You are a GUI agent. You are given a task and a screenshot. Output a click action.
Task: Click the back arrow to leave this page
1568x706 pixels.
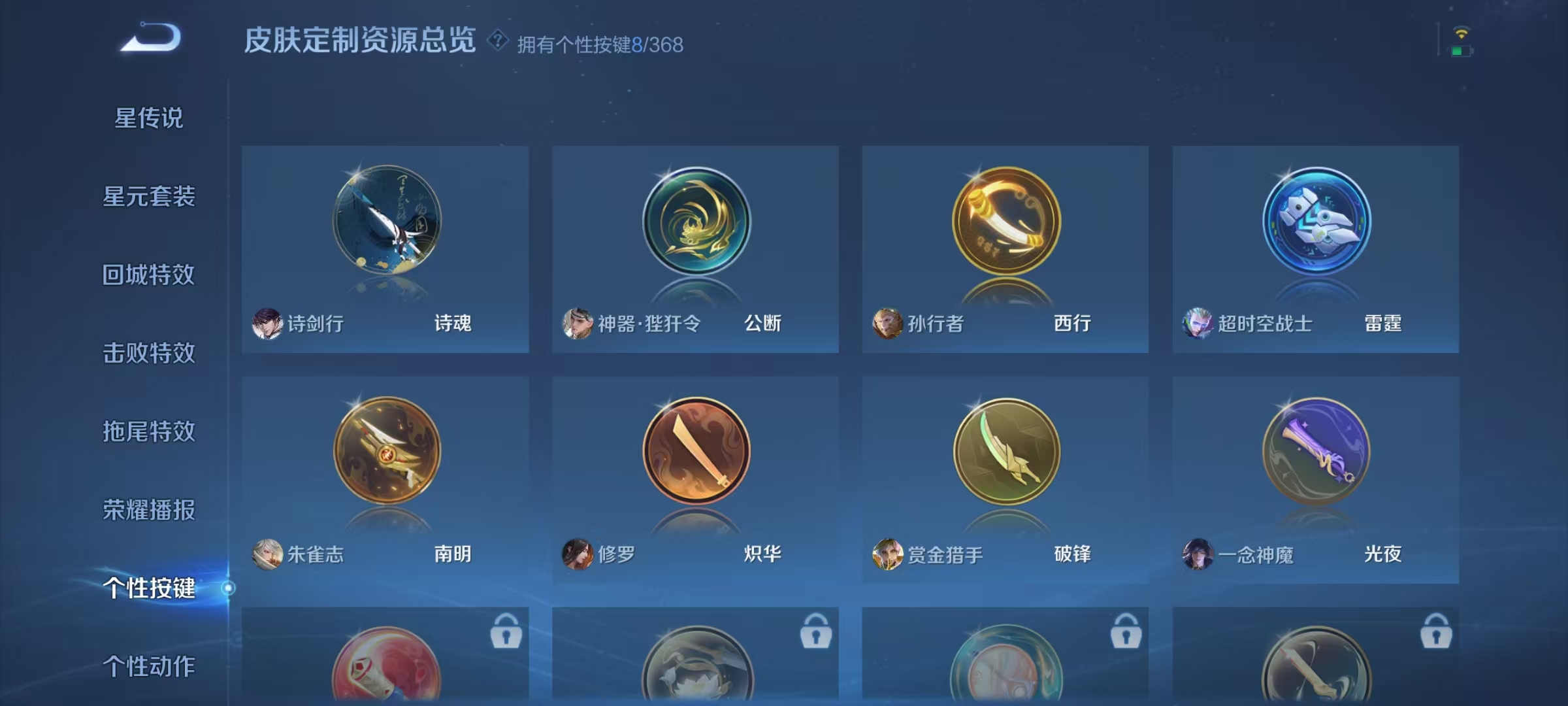(152, 37)
